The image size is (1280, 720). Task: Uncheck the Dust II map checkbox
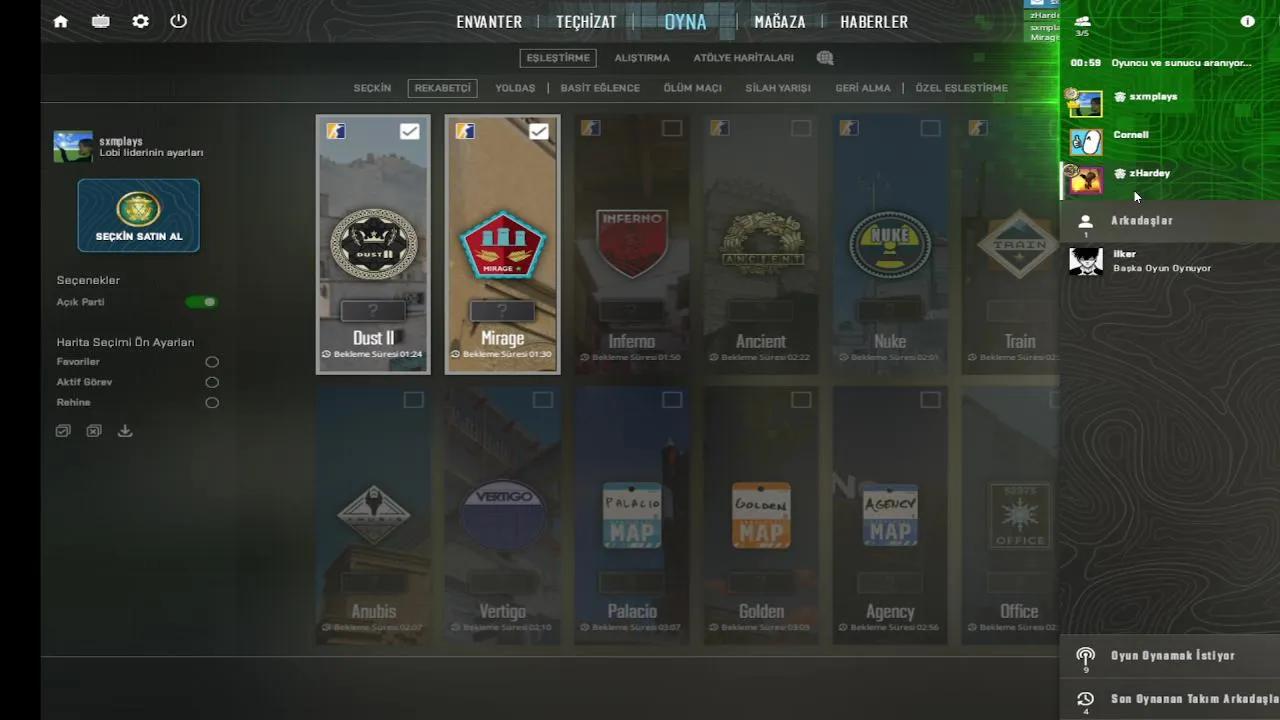pyautogui.click(x=409, y=130)
